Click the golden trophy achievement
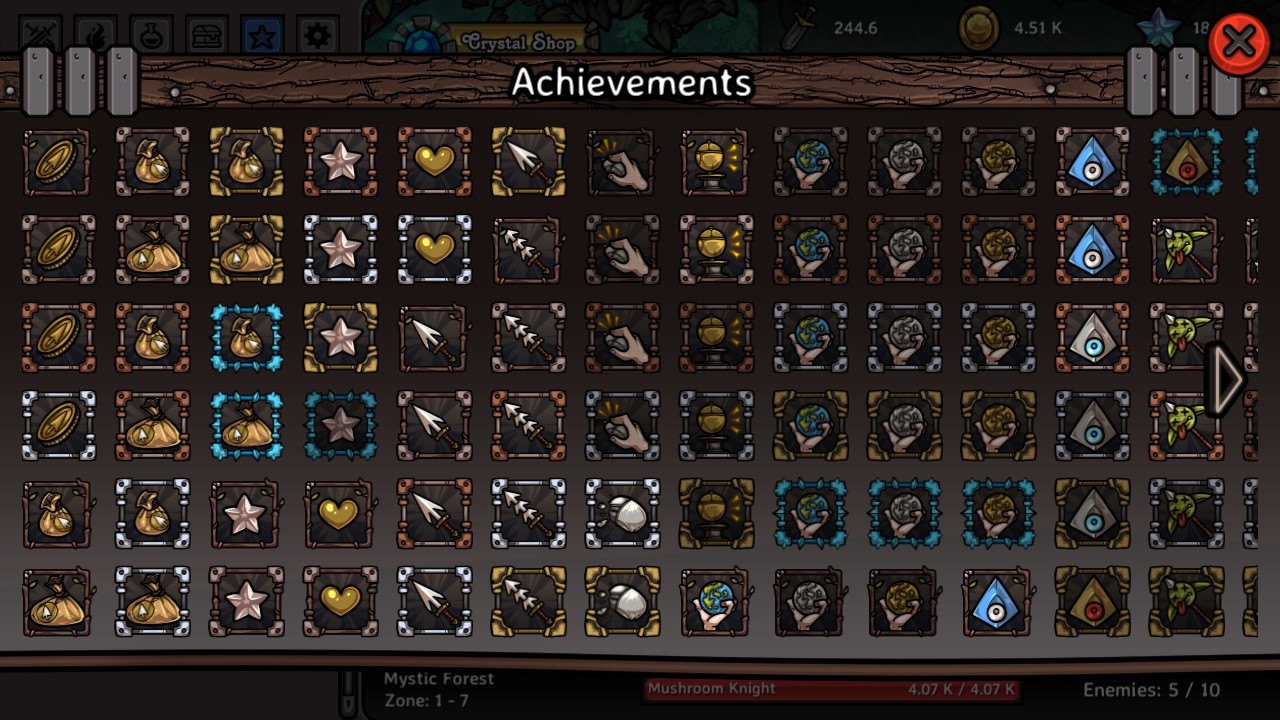 click(716, 162)
